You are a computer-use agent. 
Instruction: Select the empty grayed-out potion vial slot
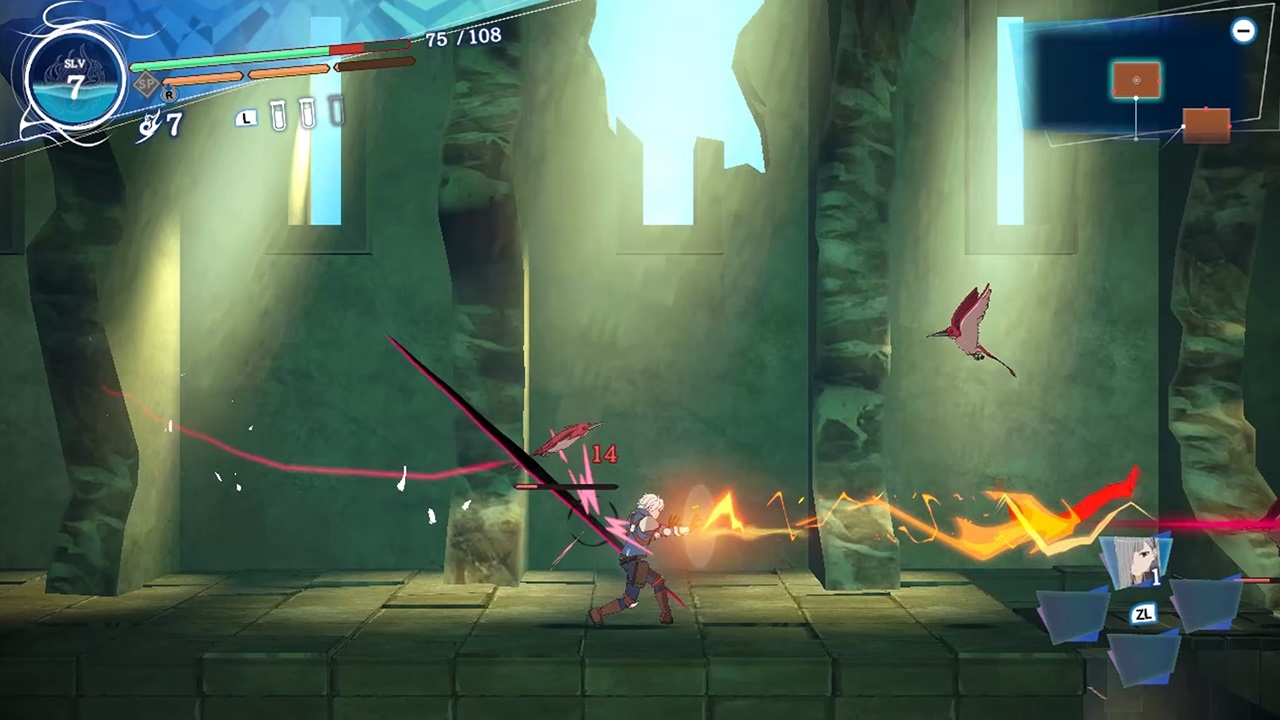(334, 112)
